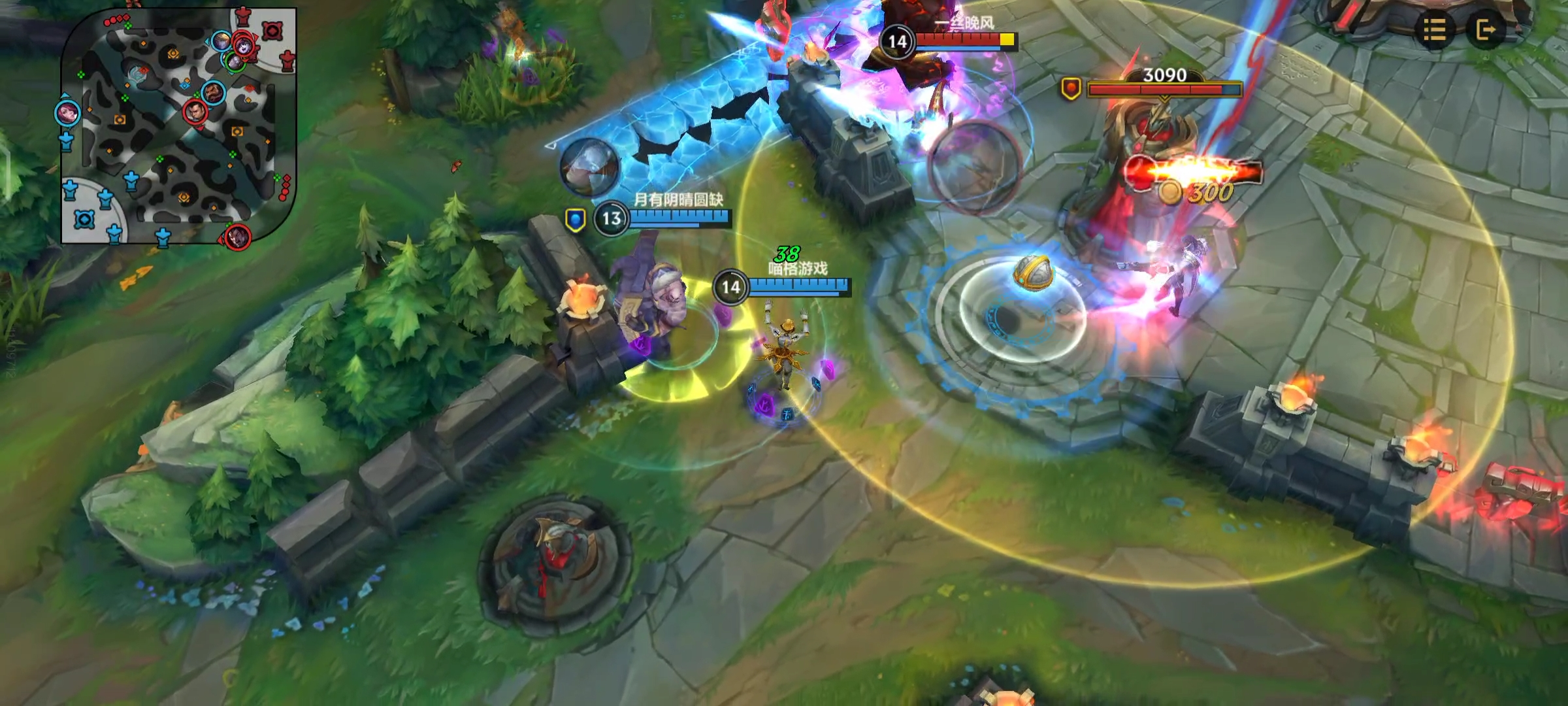Select the pink-haired champion portrait on the minimap
Viewport: 1568px width, 706px height.
[67, 113]
